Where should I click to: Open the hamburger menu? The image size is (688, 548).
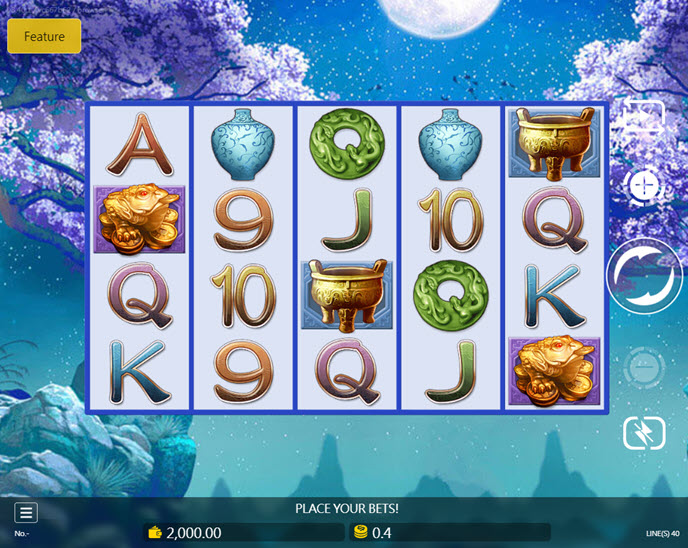(x=26, y=513)
